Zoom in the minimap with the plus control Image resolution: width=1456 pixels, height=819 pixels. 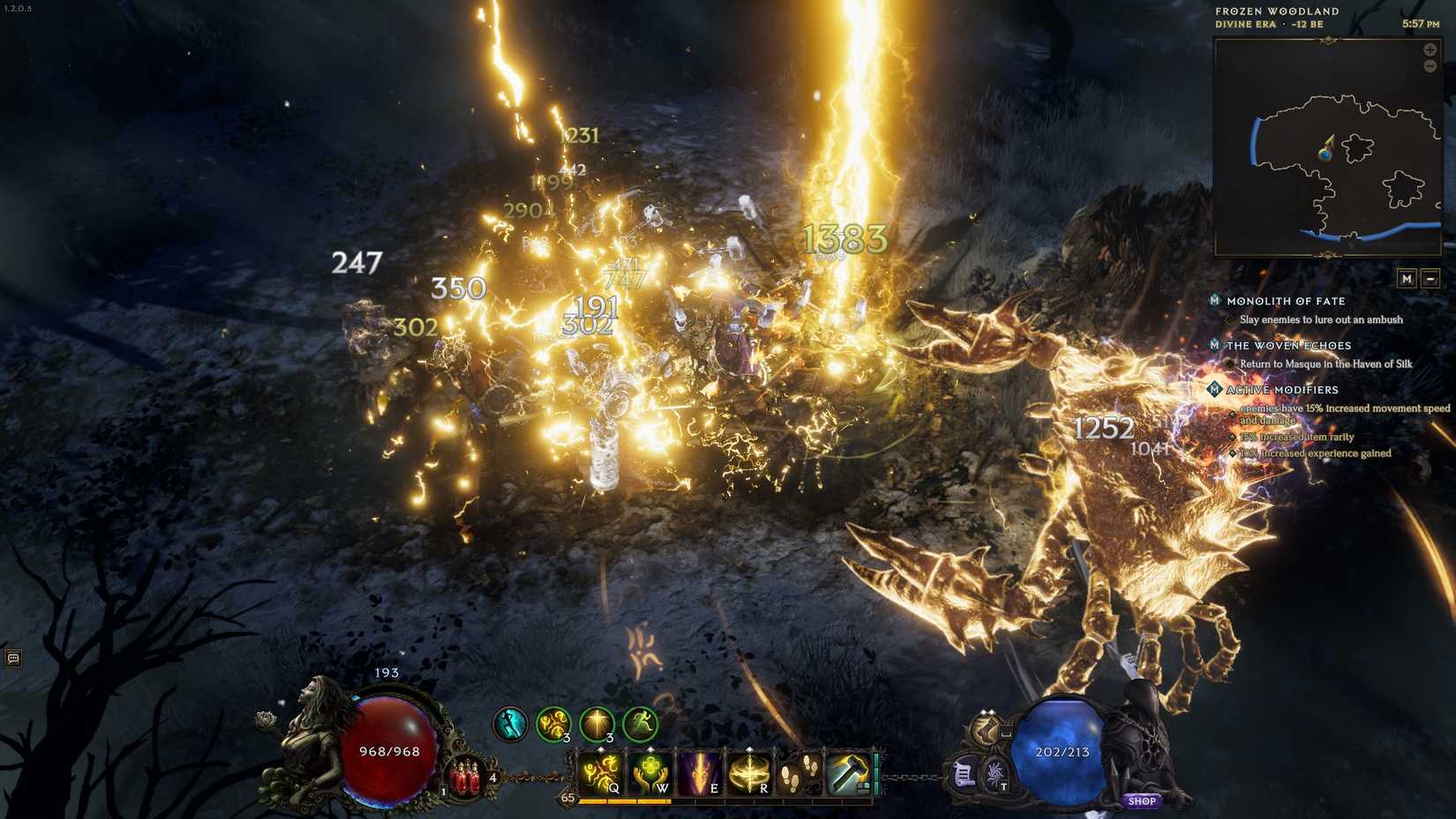1430,50
